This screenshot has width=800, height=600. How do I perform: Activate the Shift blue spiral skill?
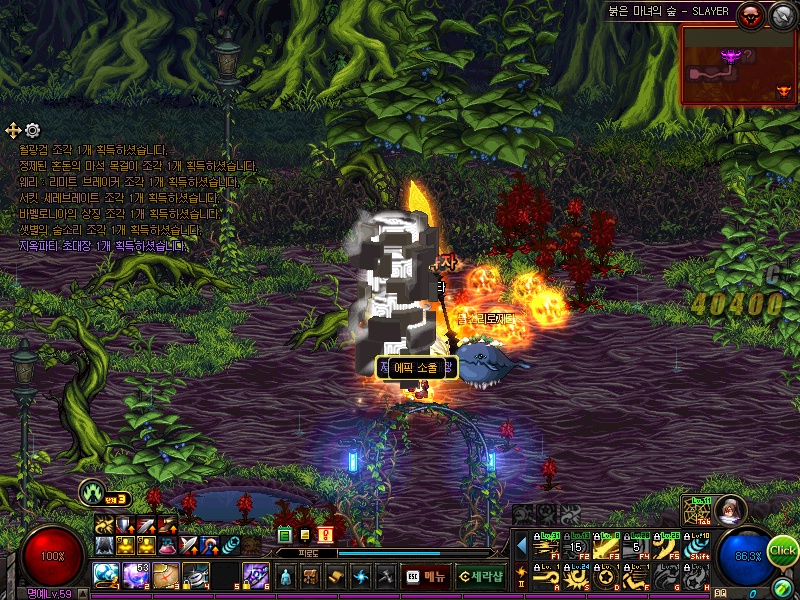pyautogui.click(x=696, y=547)
